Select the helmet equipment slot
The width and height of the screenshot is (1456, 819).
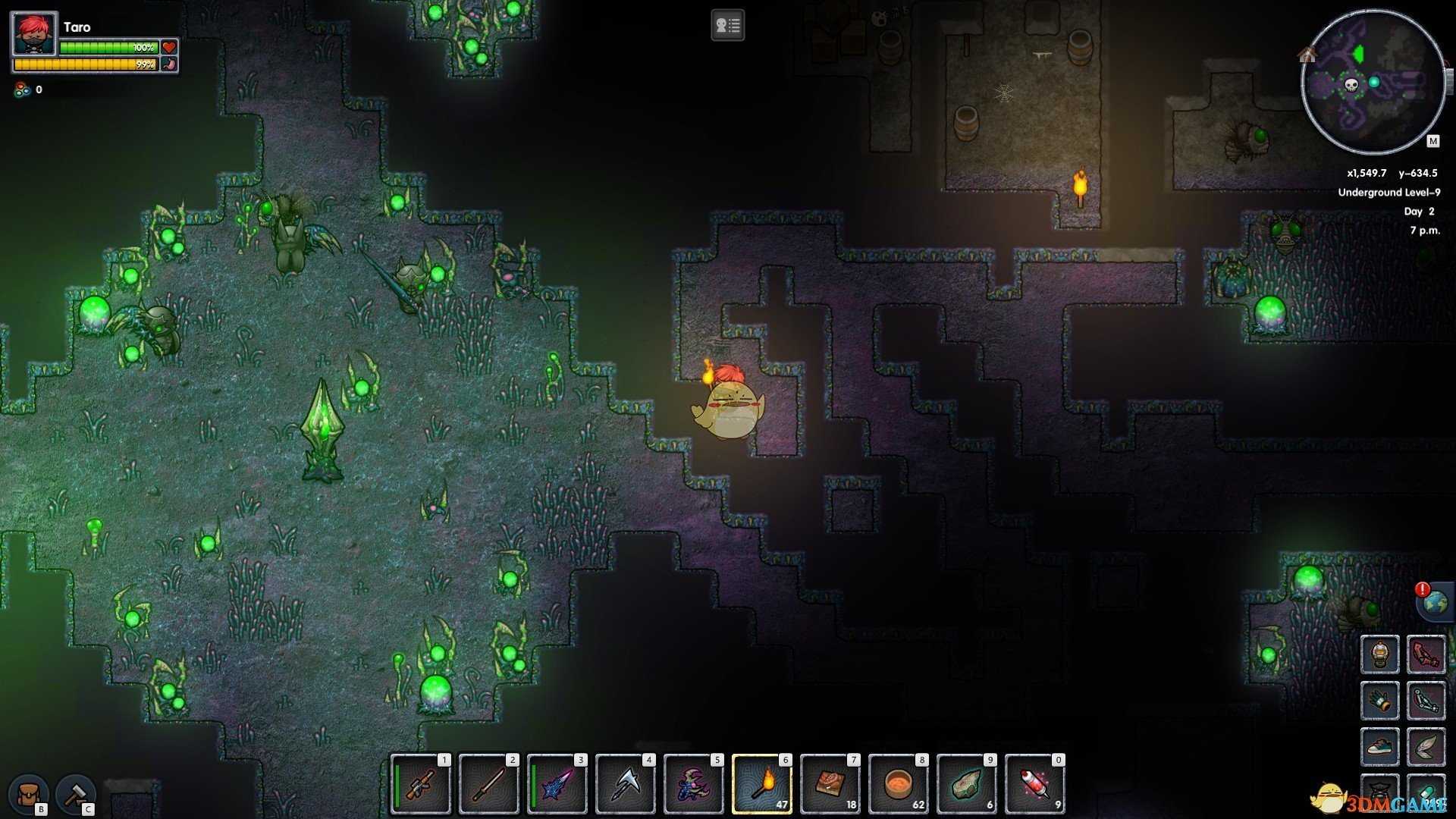1379,654
